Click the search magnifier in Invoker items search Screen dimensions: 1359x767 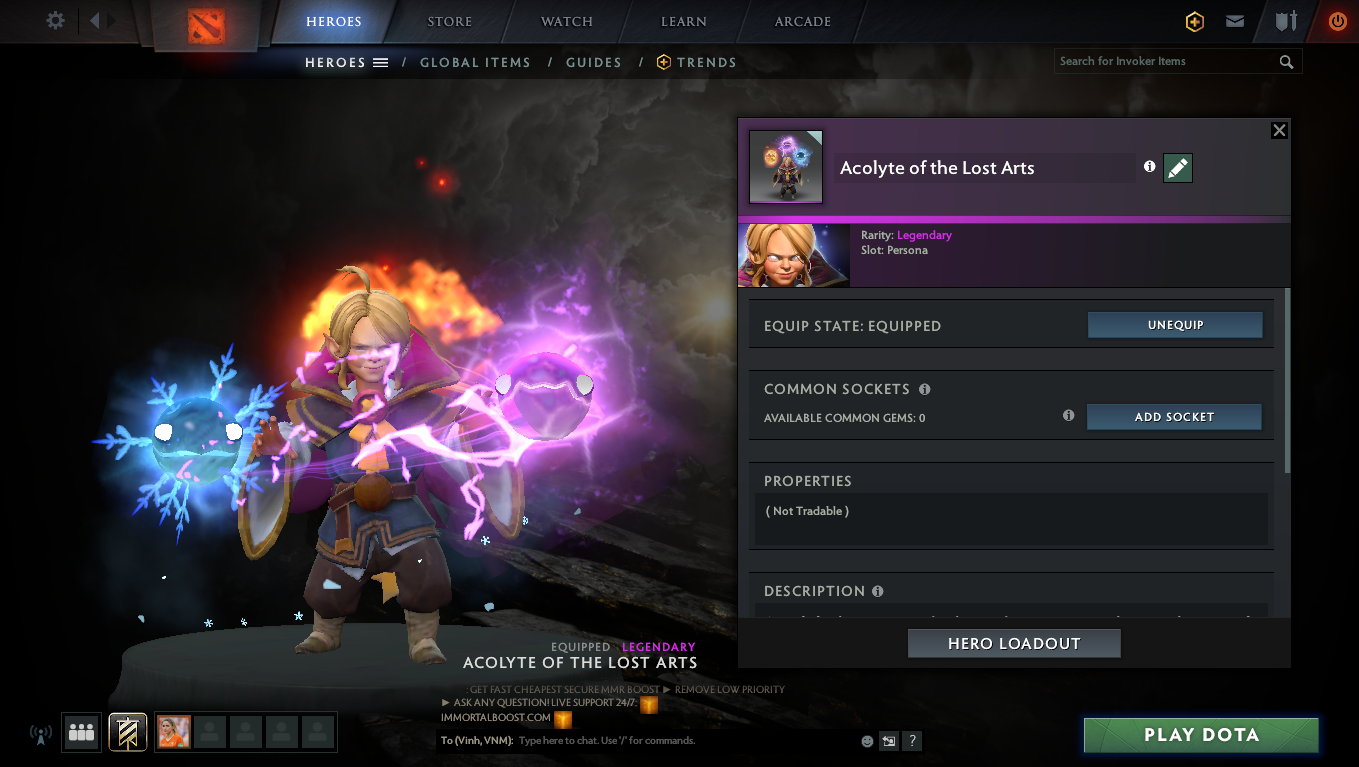click(x=1287, y=61)
